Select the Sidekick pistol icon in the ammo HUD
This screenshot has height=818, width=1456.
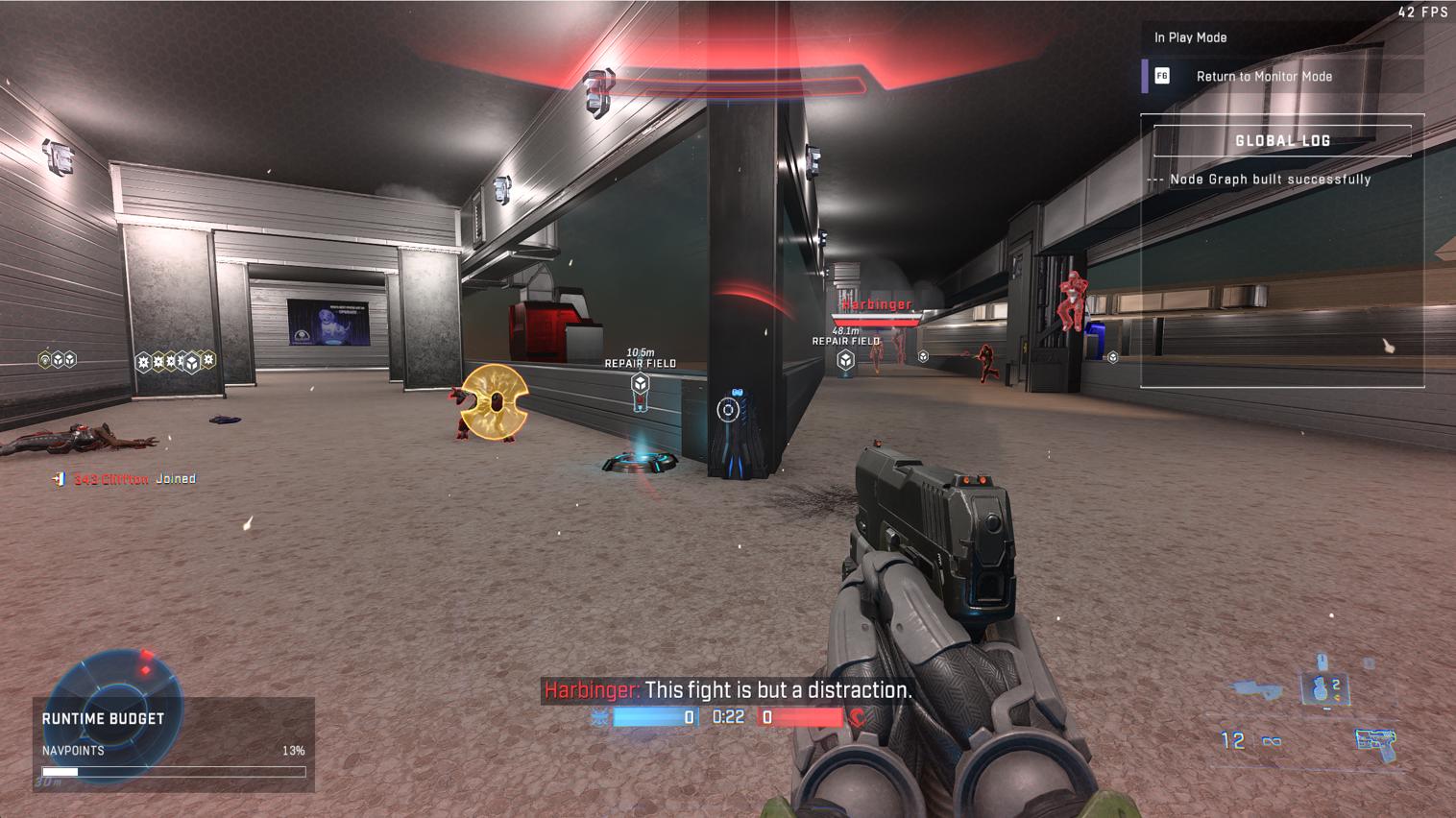1375,741
